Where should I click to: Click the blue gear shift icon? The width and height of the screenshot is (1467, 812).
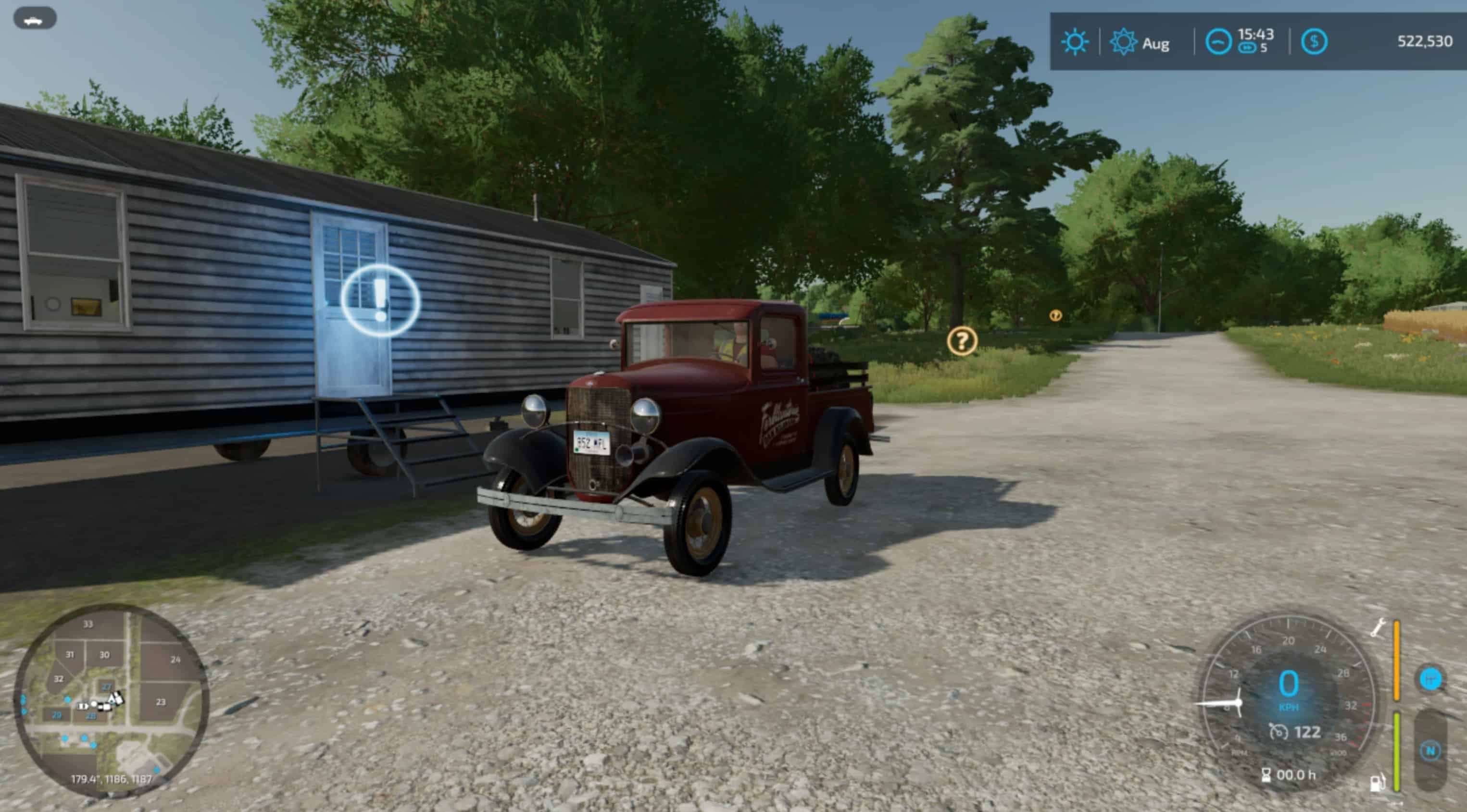coord(1430,679)
